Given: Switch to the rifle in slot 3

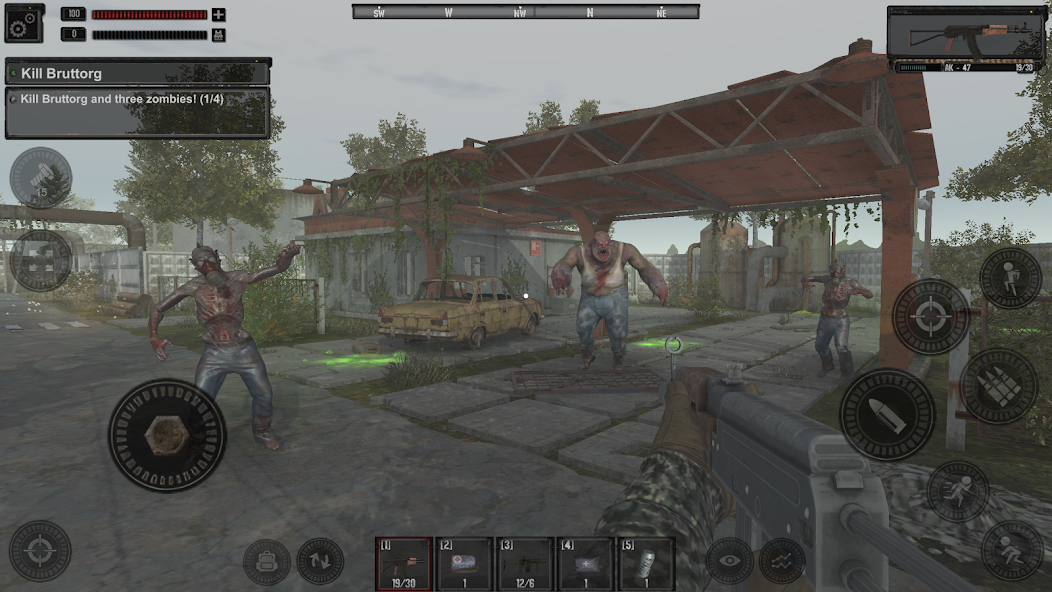Looking at the screenshot, I should (x=525, y=563).
